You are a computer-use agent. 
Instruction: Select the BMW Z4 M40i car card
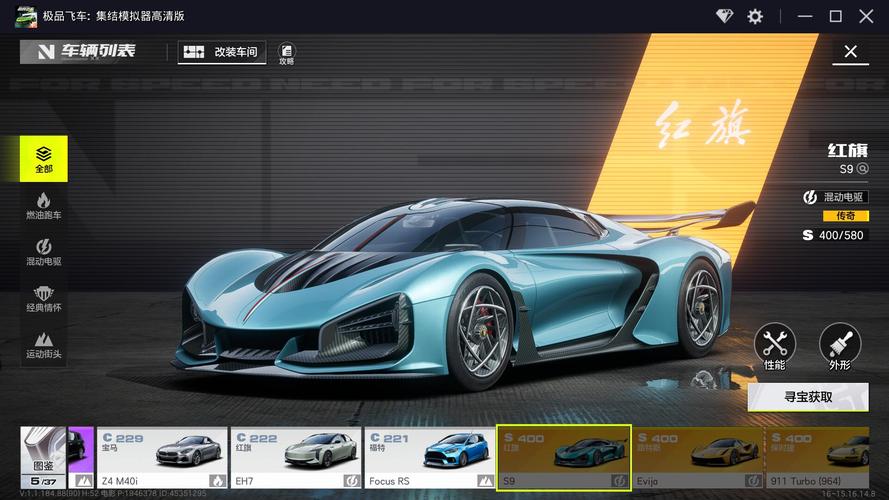[x=161, y=458]
